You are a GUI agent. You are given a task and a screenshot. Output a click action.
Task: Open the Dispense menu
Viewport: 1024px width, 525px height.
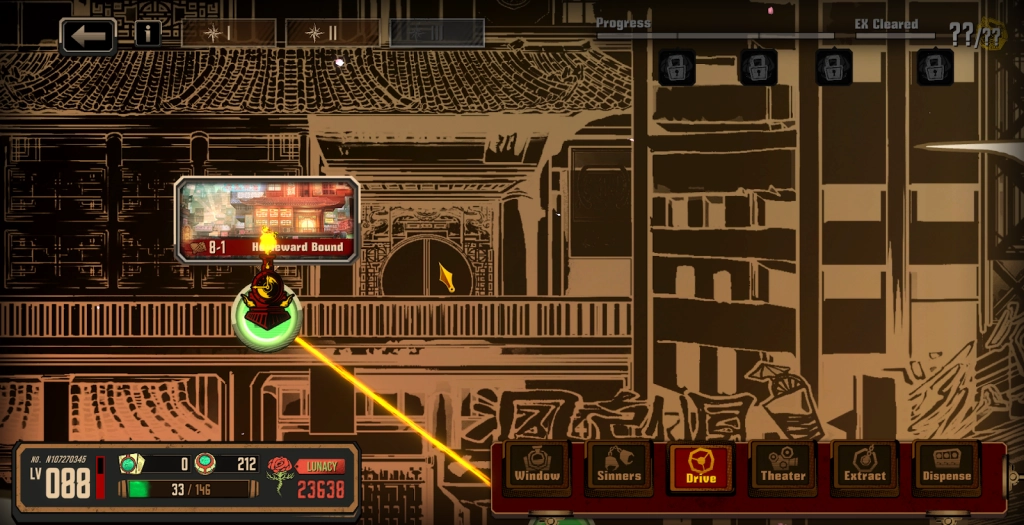point(946,467)
